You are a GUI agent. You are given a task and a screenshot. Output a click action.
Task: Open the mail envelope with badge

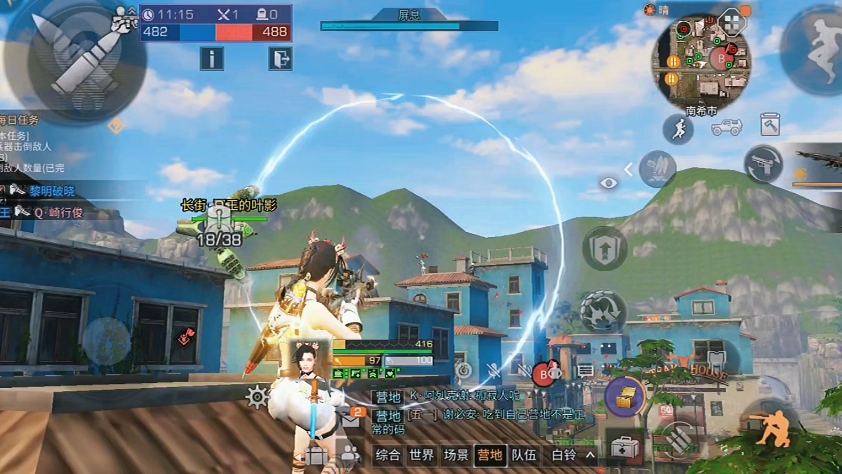pyautogui.click(x=352, y=420)
